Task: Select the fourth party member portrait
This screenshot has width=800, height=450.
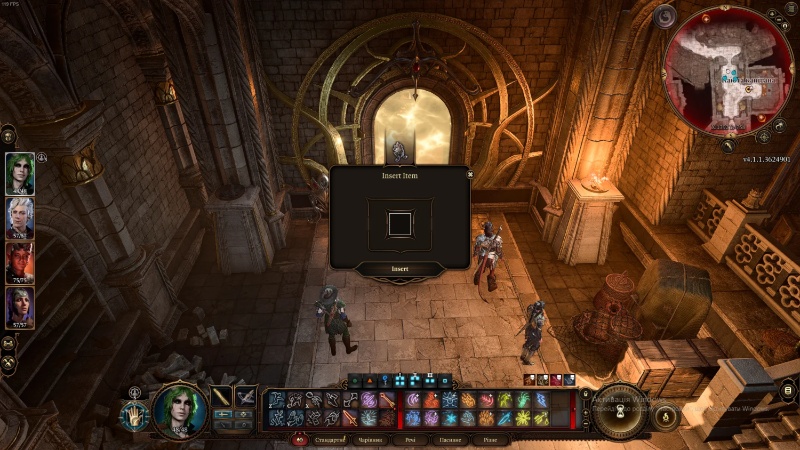Action: pos(20,308)
